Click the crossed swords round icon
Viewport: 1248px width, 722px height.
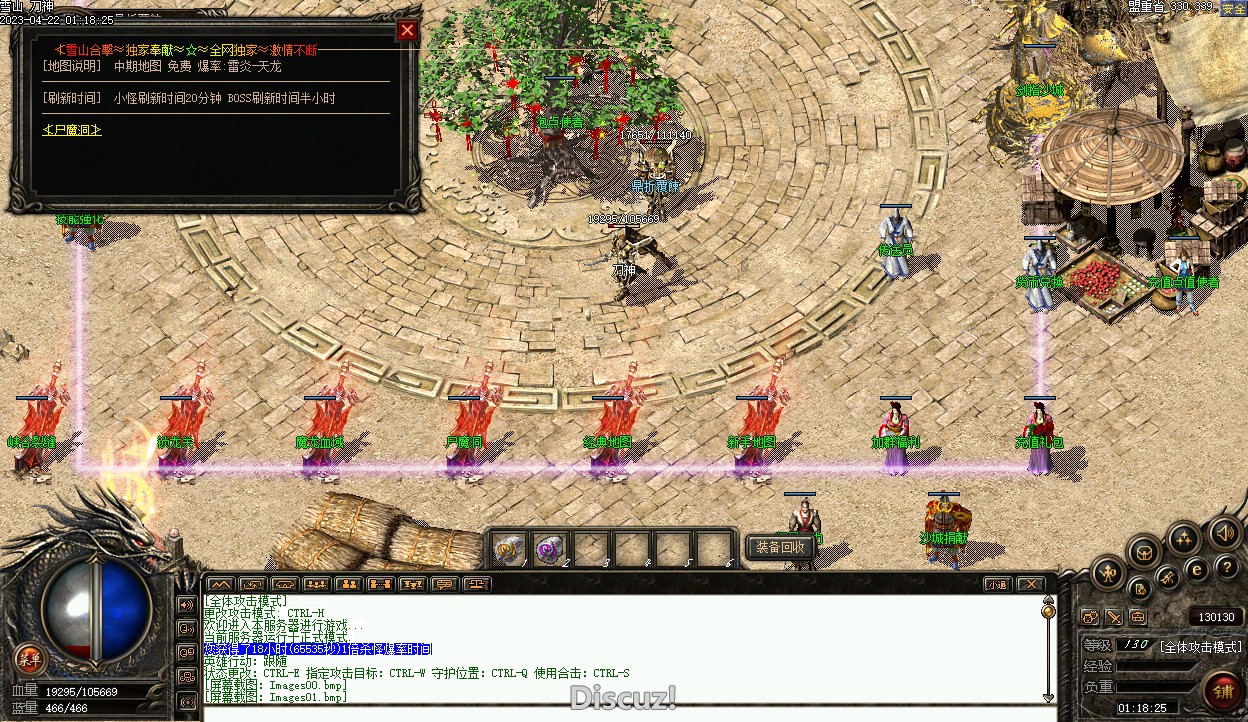click(1166, 577)
